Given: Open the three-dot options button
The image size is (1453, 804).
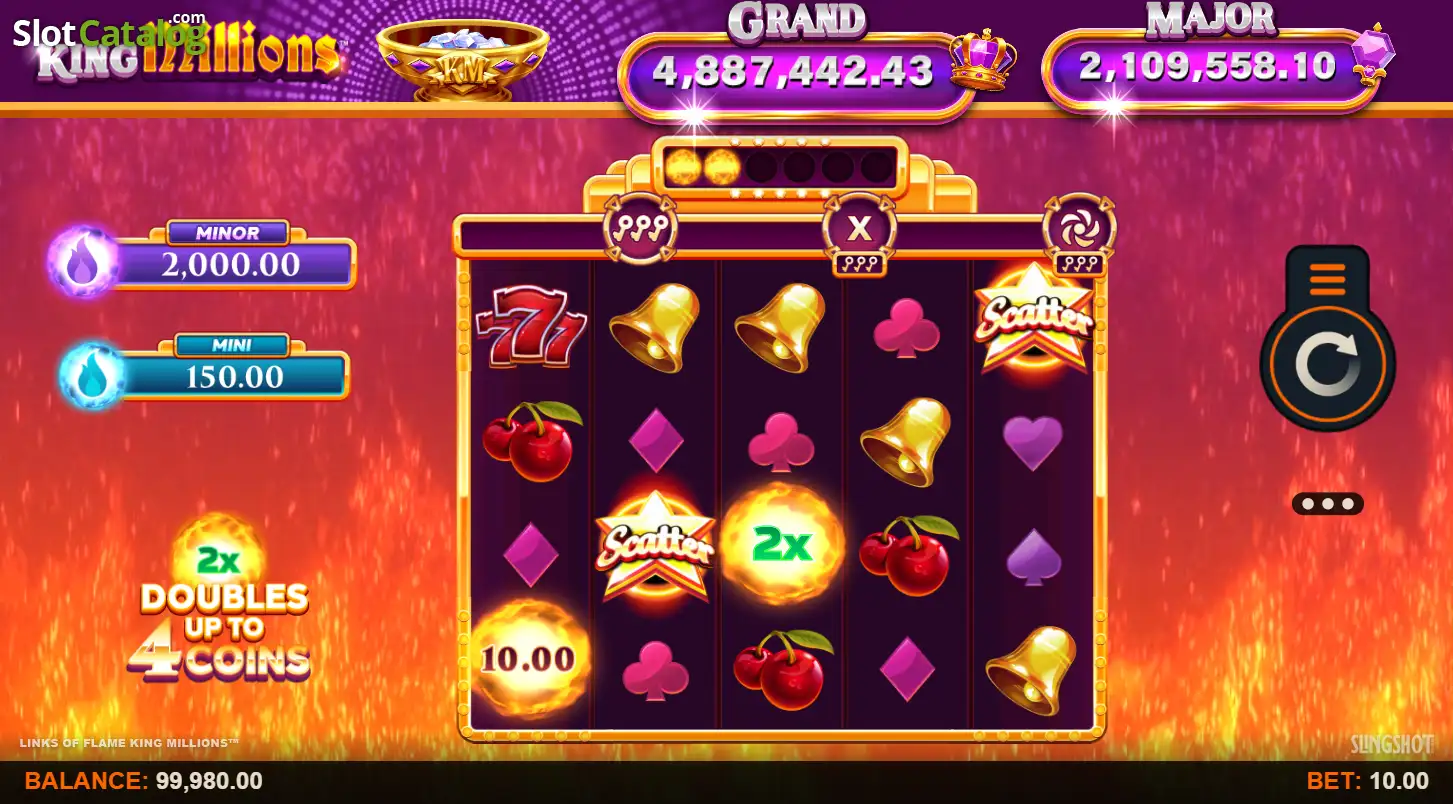Looking at the screenshot, I should point(1327,503).
